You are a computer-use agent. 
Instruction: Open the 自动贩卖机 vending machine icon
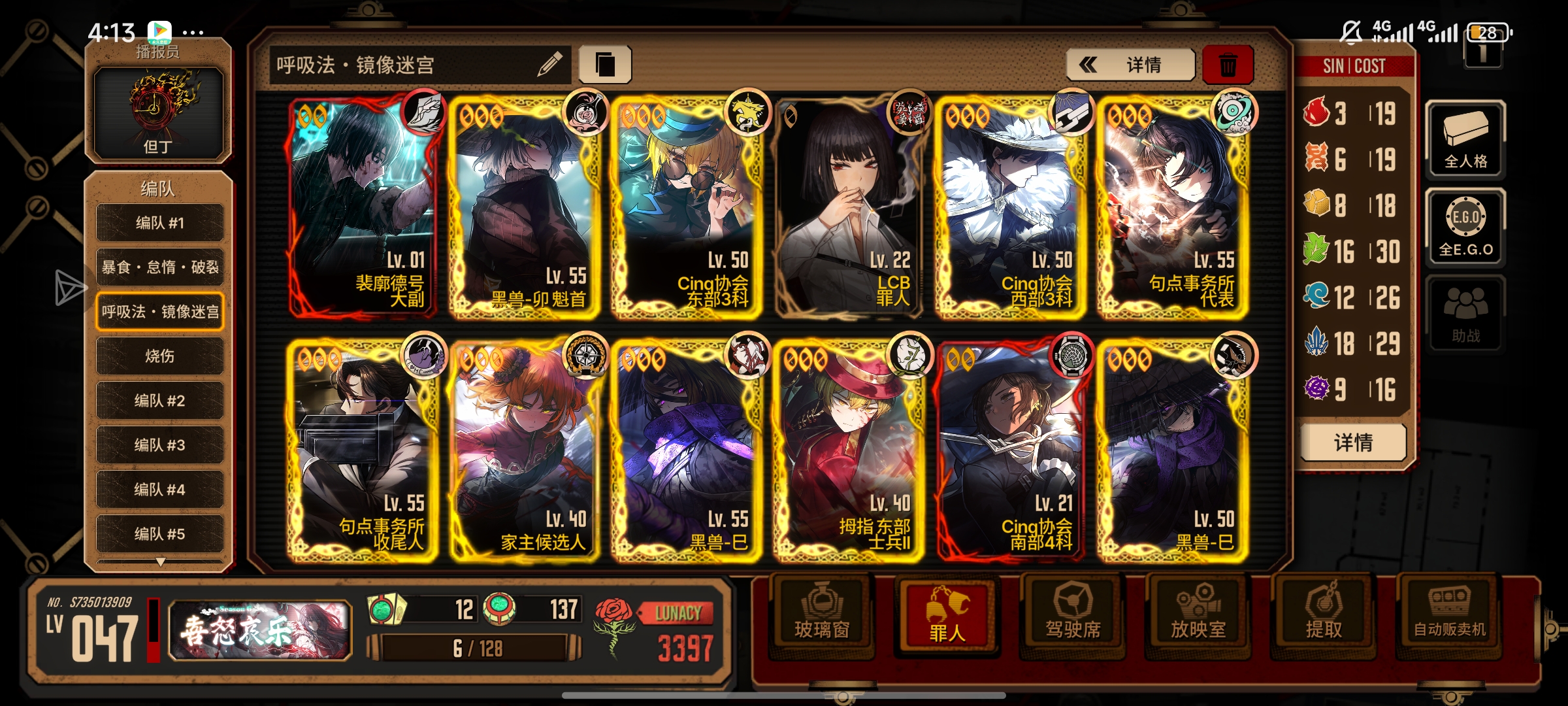(1450, 613)
